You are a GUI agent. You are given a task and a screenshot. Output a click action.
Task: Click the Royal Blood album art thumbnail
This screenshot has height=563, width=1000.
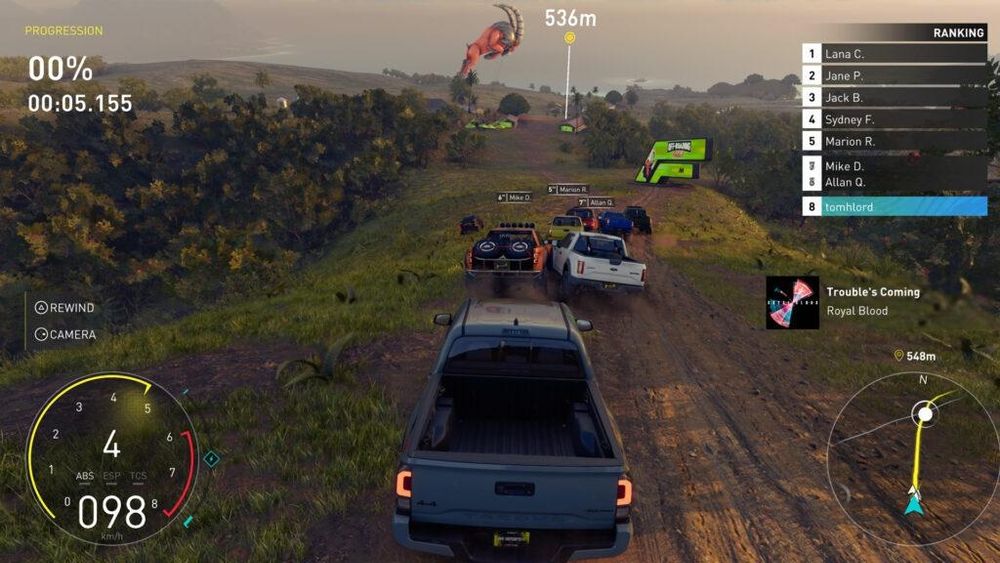click(792, 302)
